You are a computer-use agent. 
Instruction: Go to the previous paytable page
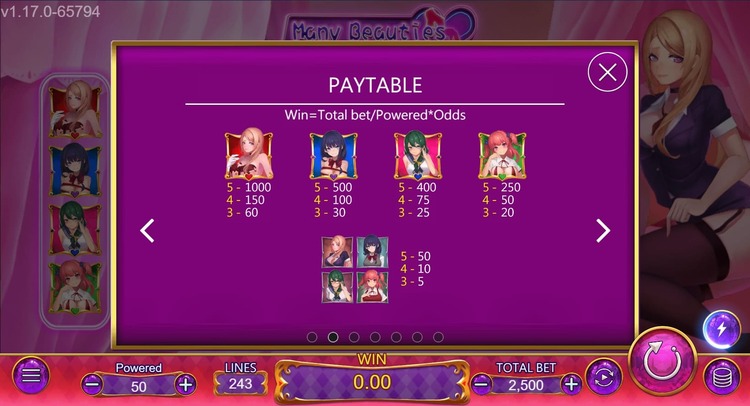148,231
